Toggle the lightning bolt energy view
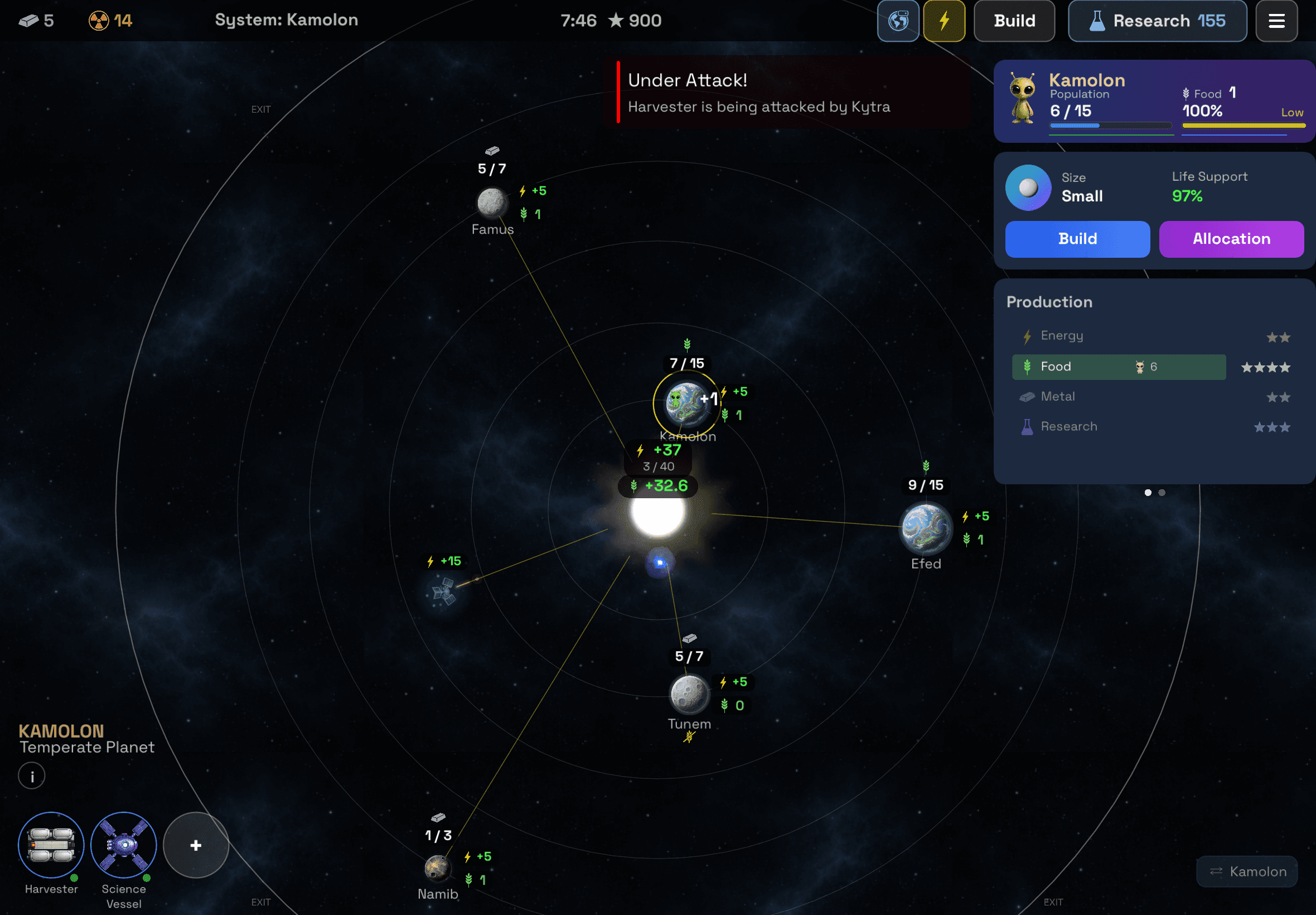The height and width of the screenshot is (915, 1316). tap(944, 21)
